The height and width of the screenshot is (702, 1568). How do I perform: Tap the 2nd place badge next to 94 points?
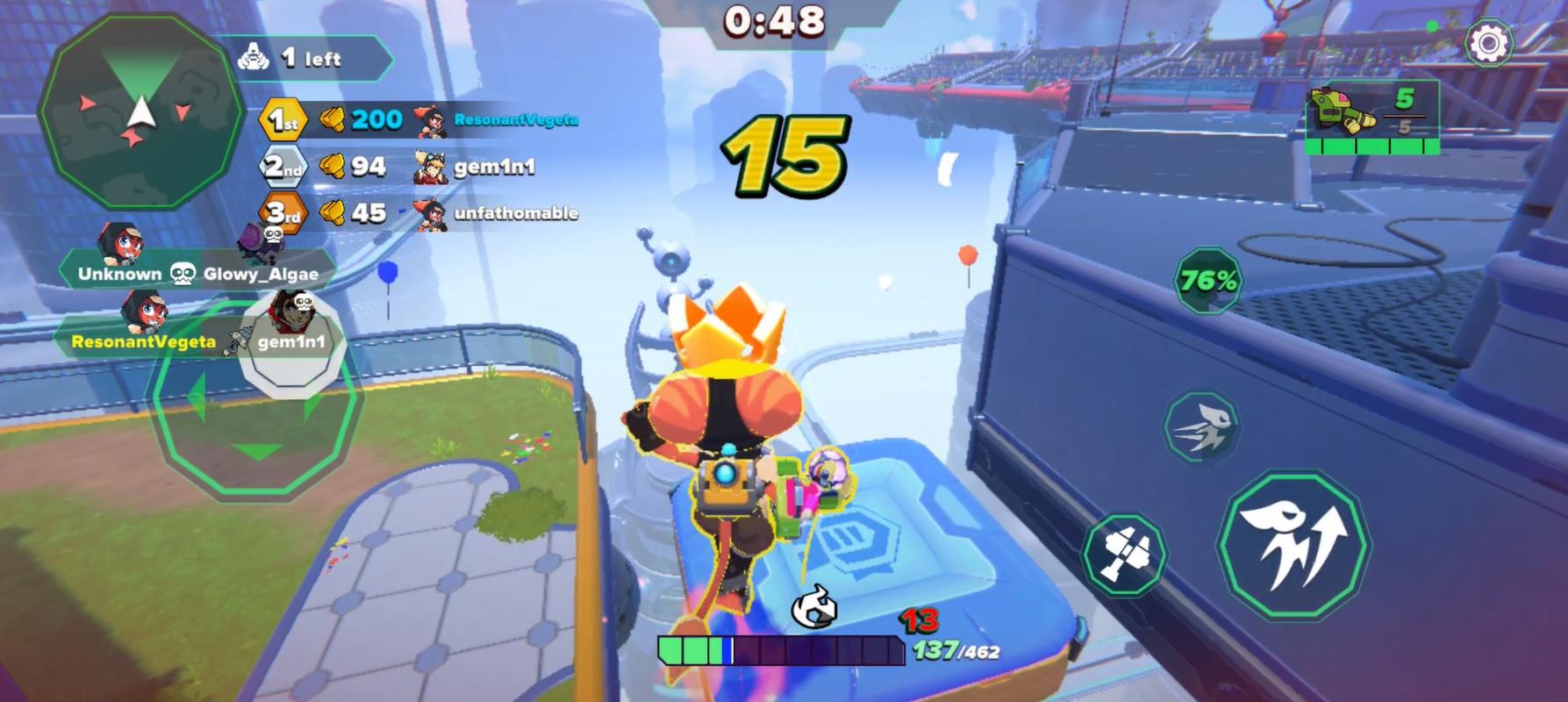coord(281,165)
